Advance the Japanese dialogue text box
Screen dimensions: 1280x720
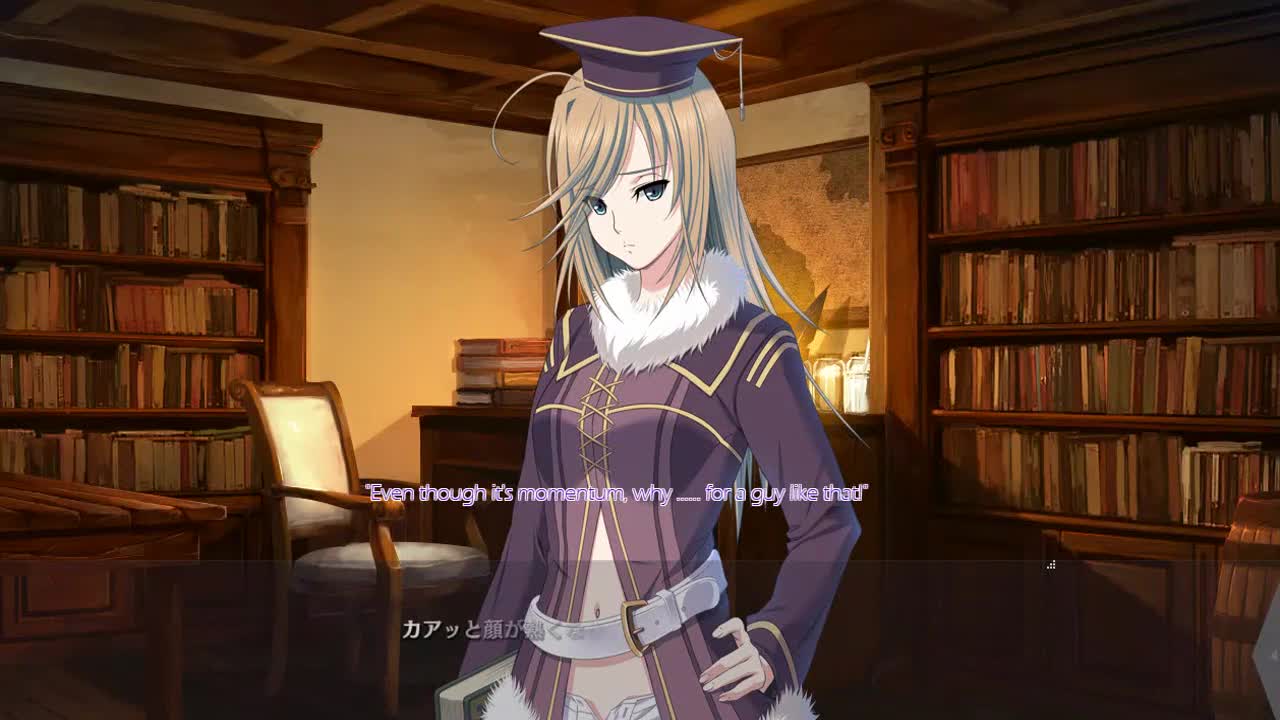[640, 640]
